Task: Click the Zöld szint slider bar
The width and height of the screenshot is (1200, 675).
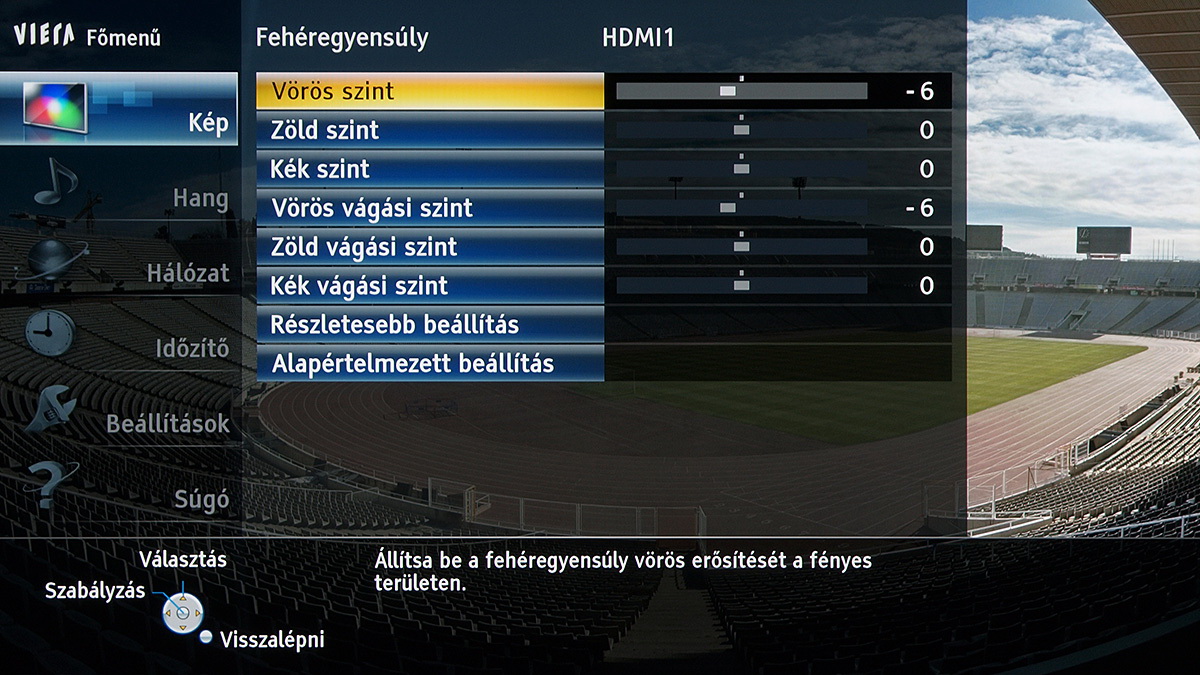Action: [741, 130]
